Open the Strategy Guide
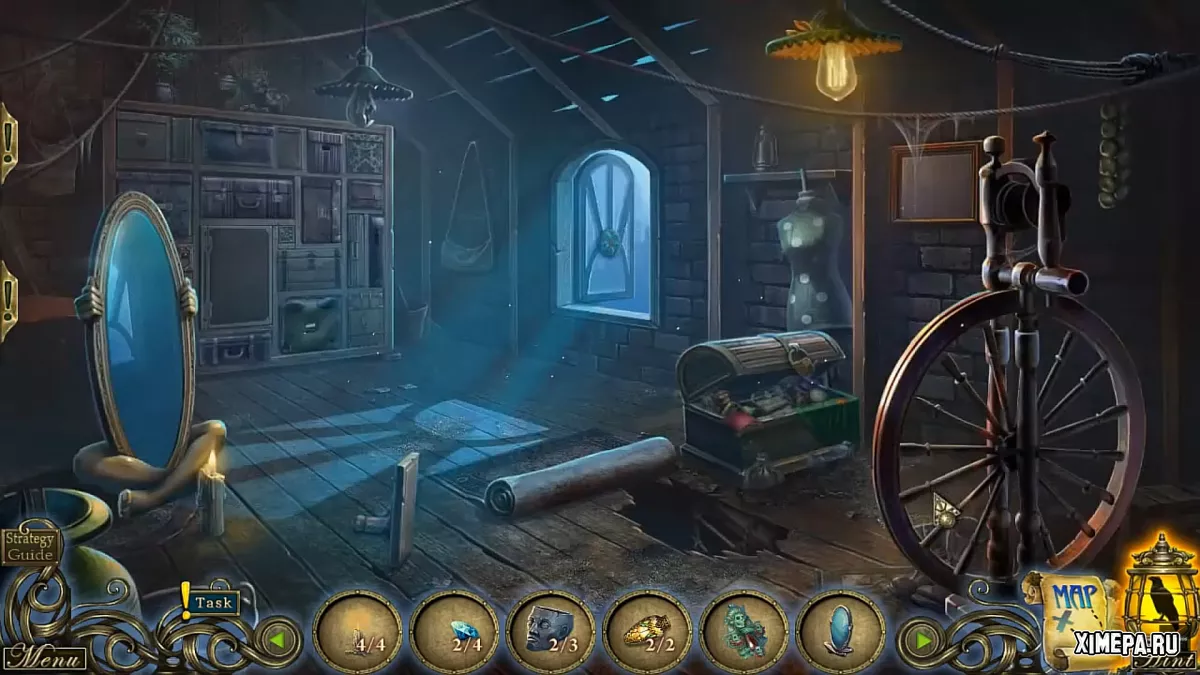The image size is (1200, 675). [30, 545]
